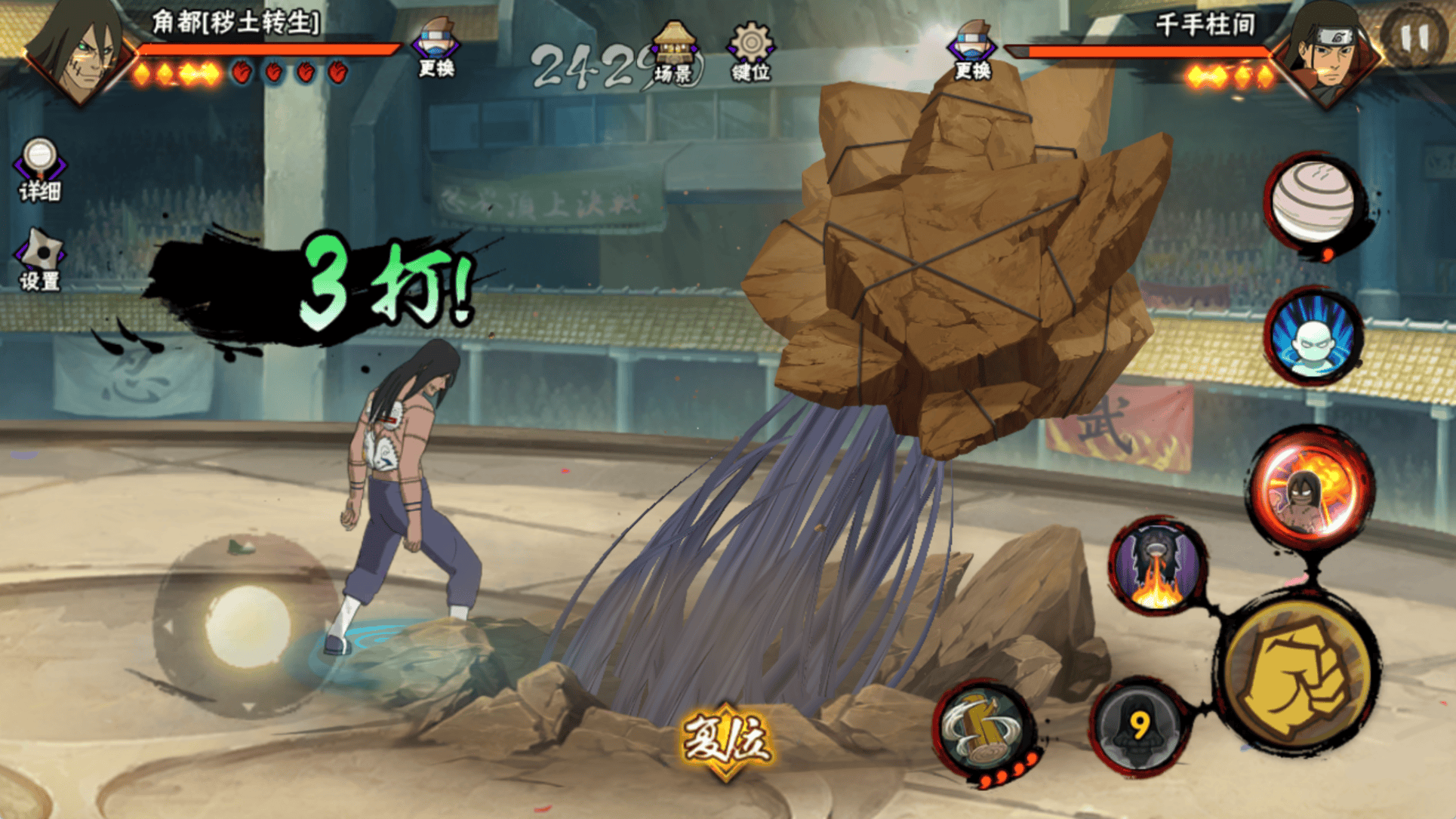Swap Hashirama using the right 更换 button
Screen dimensions: 1456x819
(x=972, y=50)
